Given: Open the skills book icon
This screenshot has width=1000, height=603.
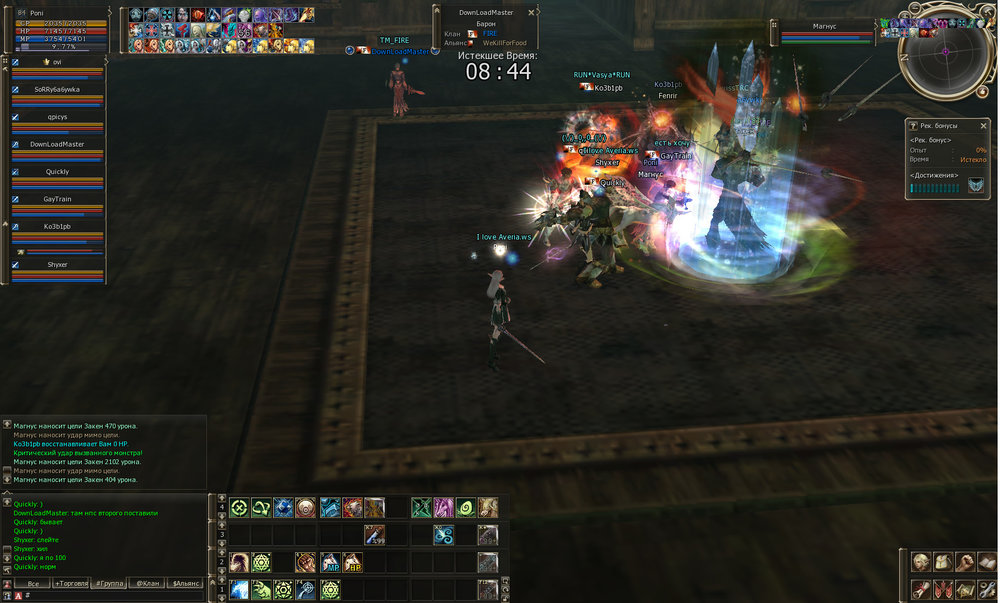Looking at the screenshot, I should coord(985,561).
